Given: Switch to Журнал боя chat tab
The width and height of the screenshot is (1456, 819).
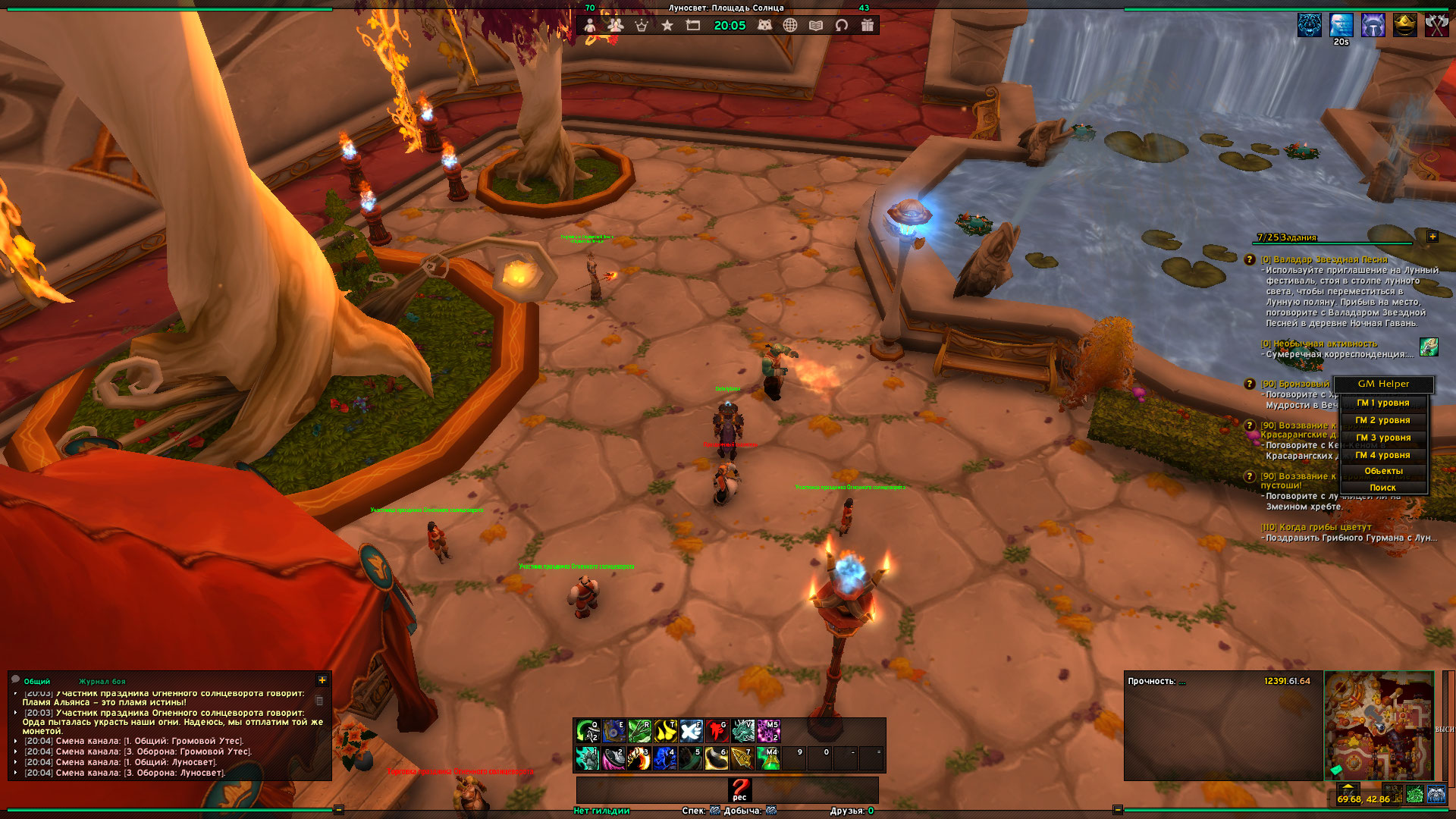Looking at the screenshot, I should pyautogui.click(x=102, y=682).
